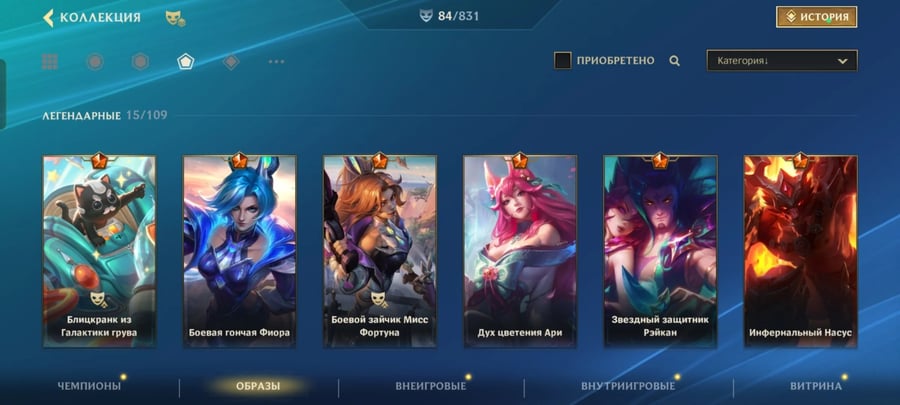Image resolution: width=900 pixels, height=405 pixels.
Task: Select the Дух цветения Ари skin card
Action: click(x=519, y=250)
